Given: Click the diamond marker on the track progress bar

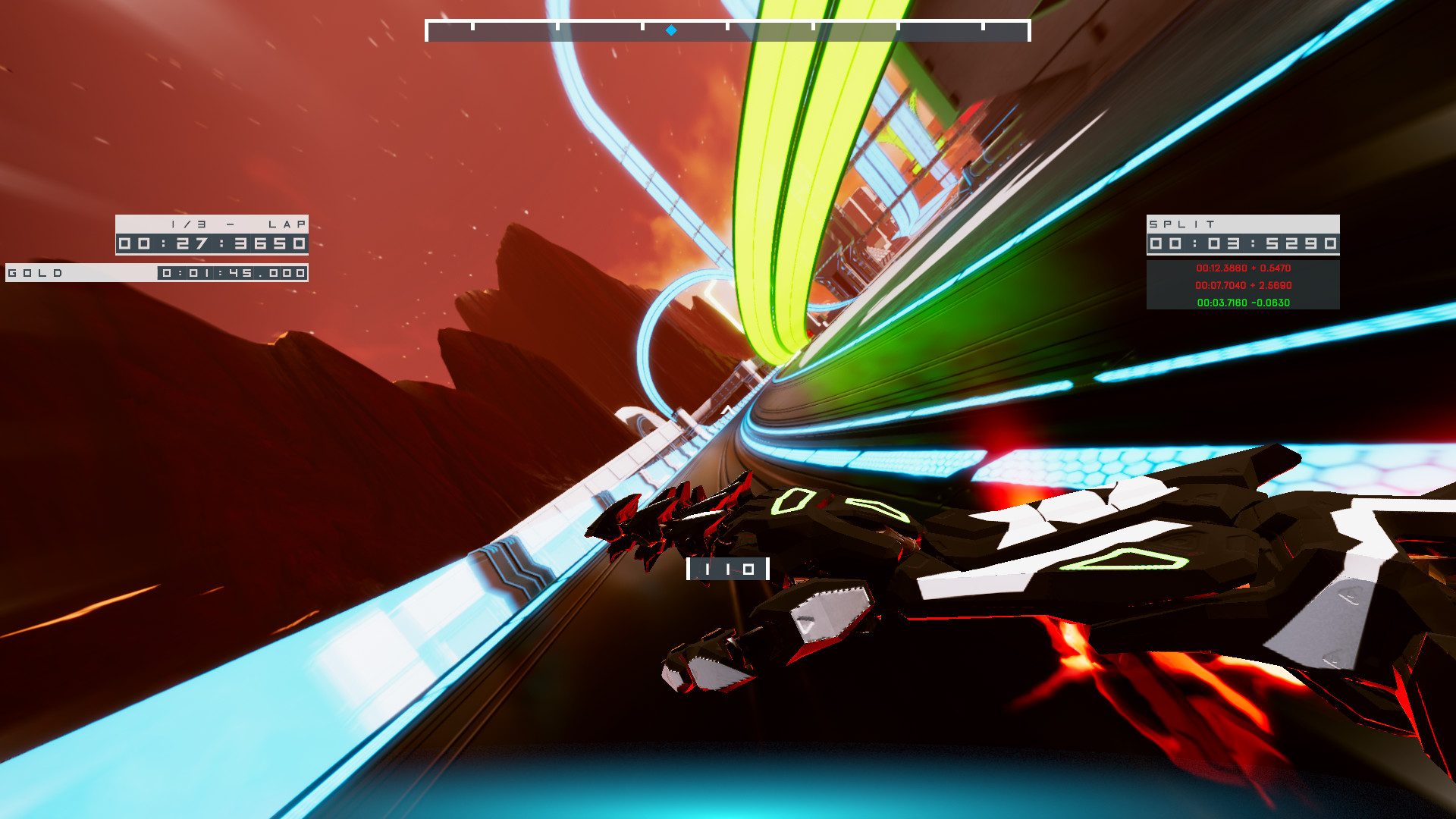Looking at the screenshot, I should pos(670,30).
